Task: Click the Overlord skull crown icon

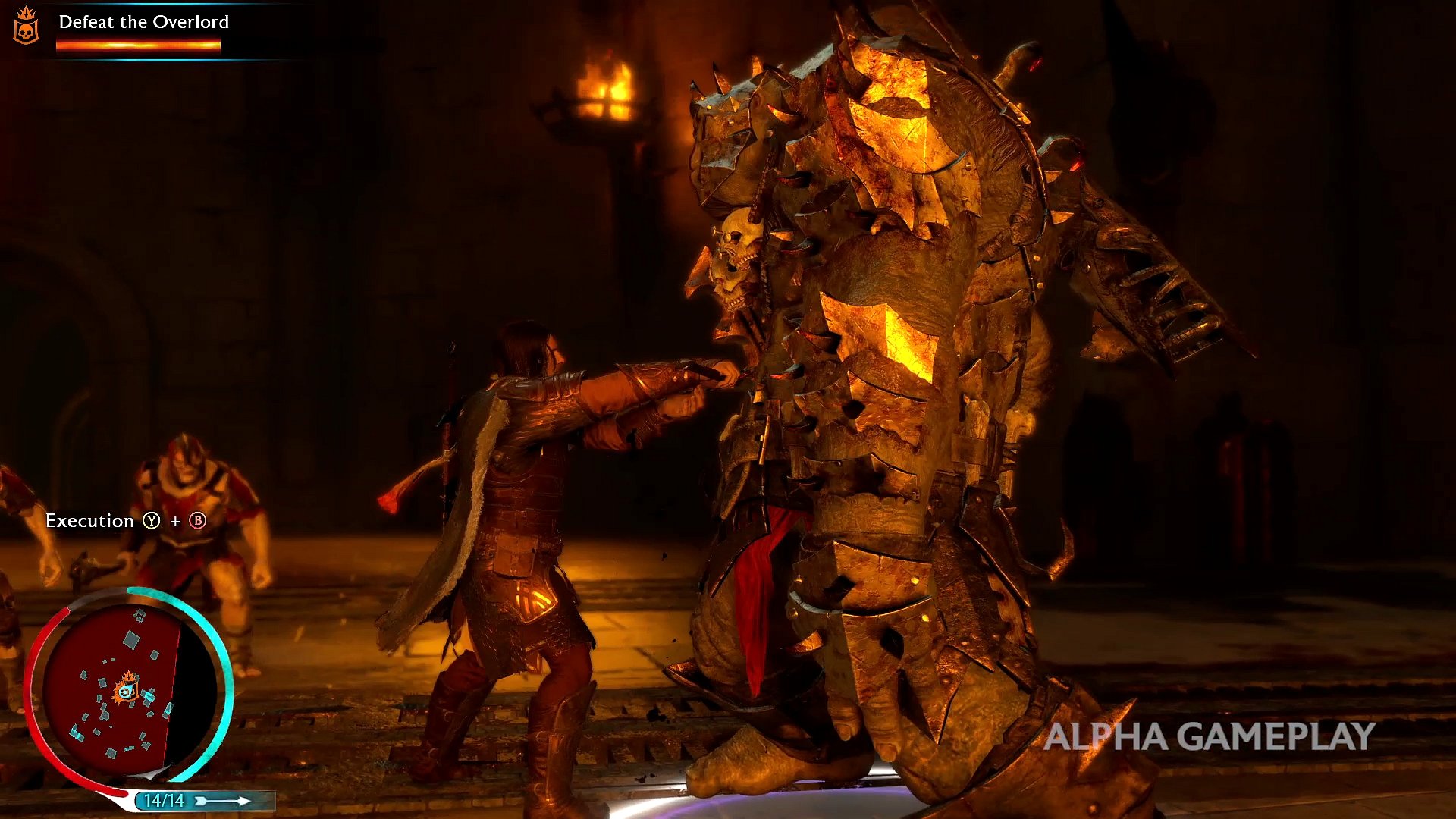Action: [27, 27]
